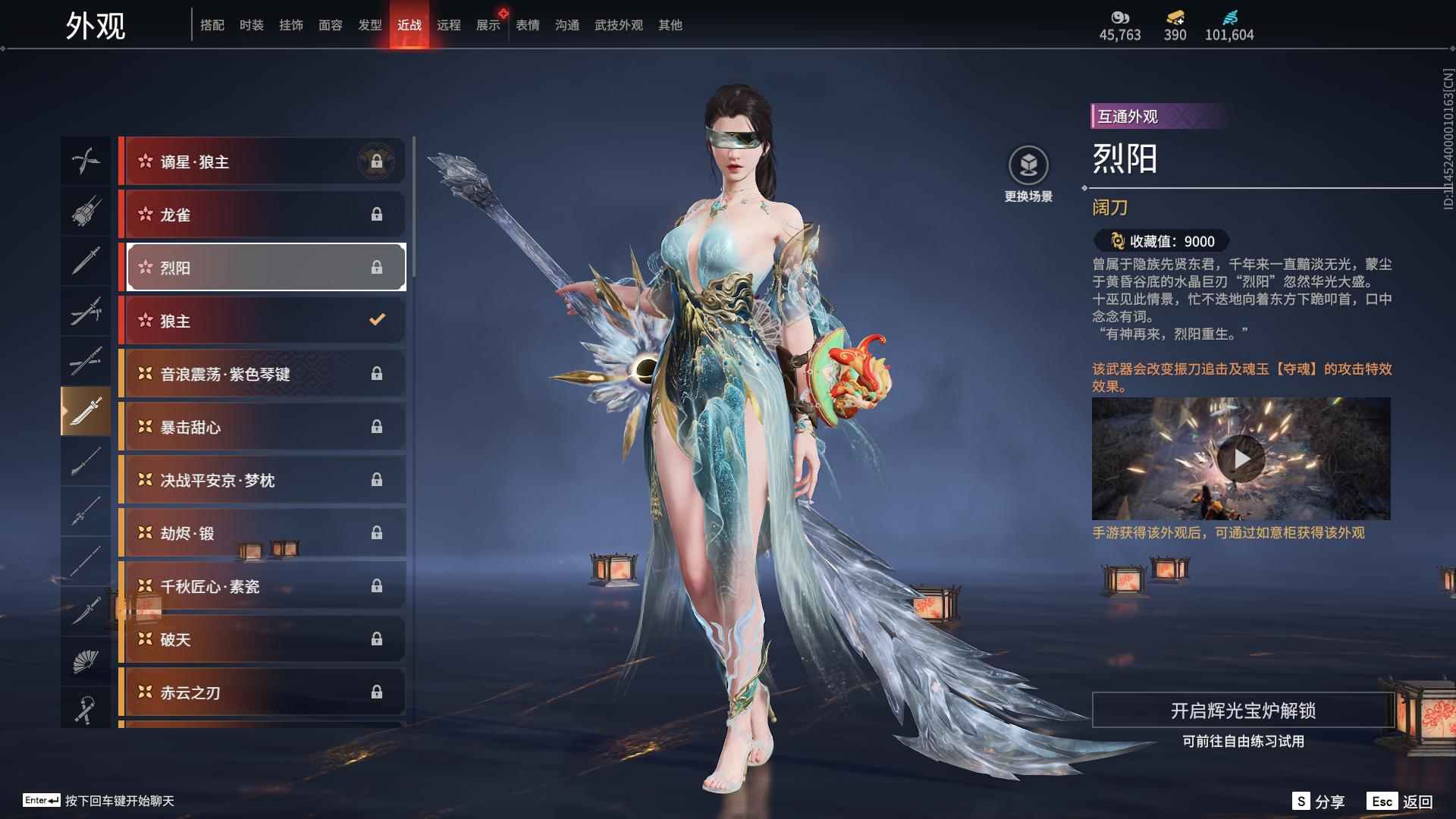Select the 音浪震荡·紫色琴键 skin entry
The height and width of the screenshot is (819, 1456).
(262, 373)
